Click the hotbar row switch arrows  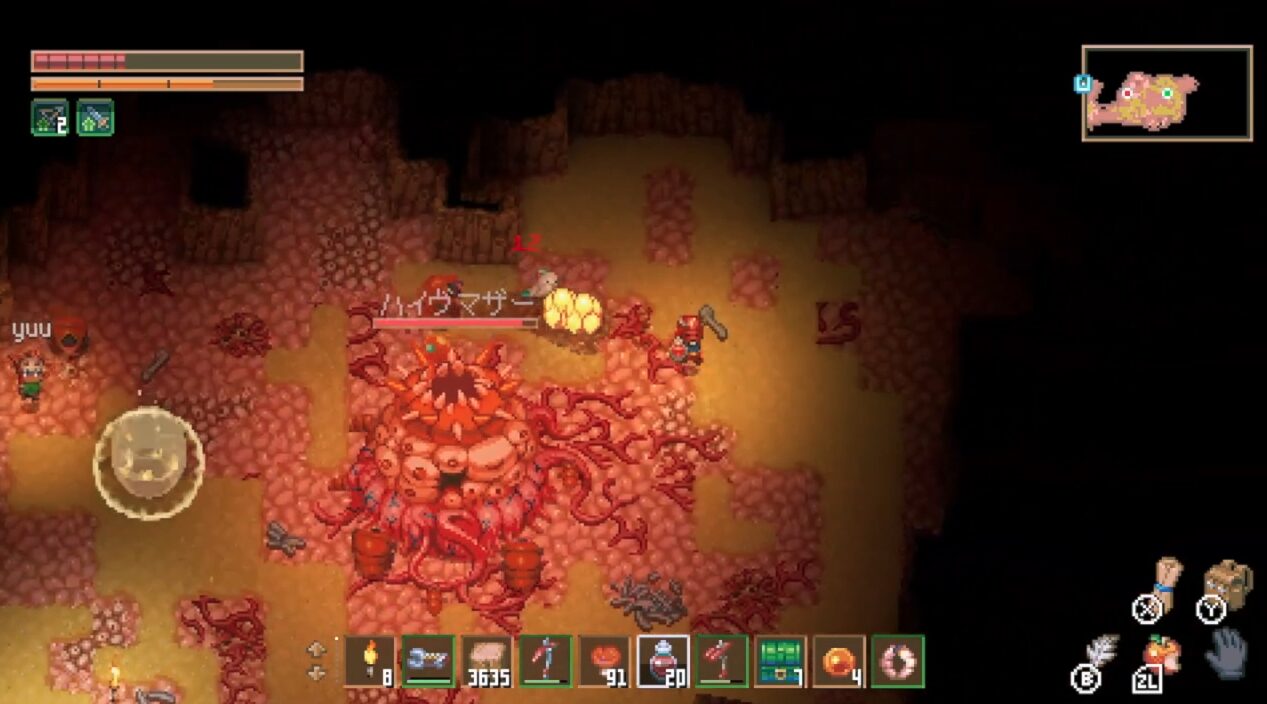point(317,660)
